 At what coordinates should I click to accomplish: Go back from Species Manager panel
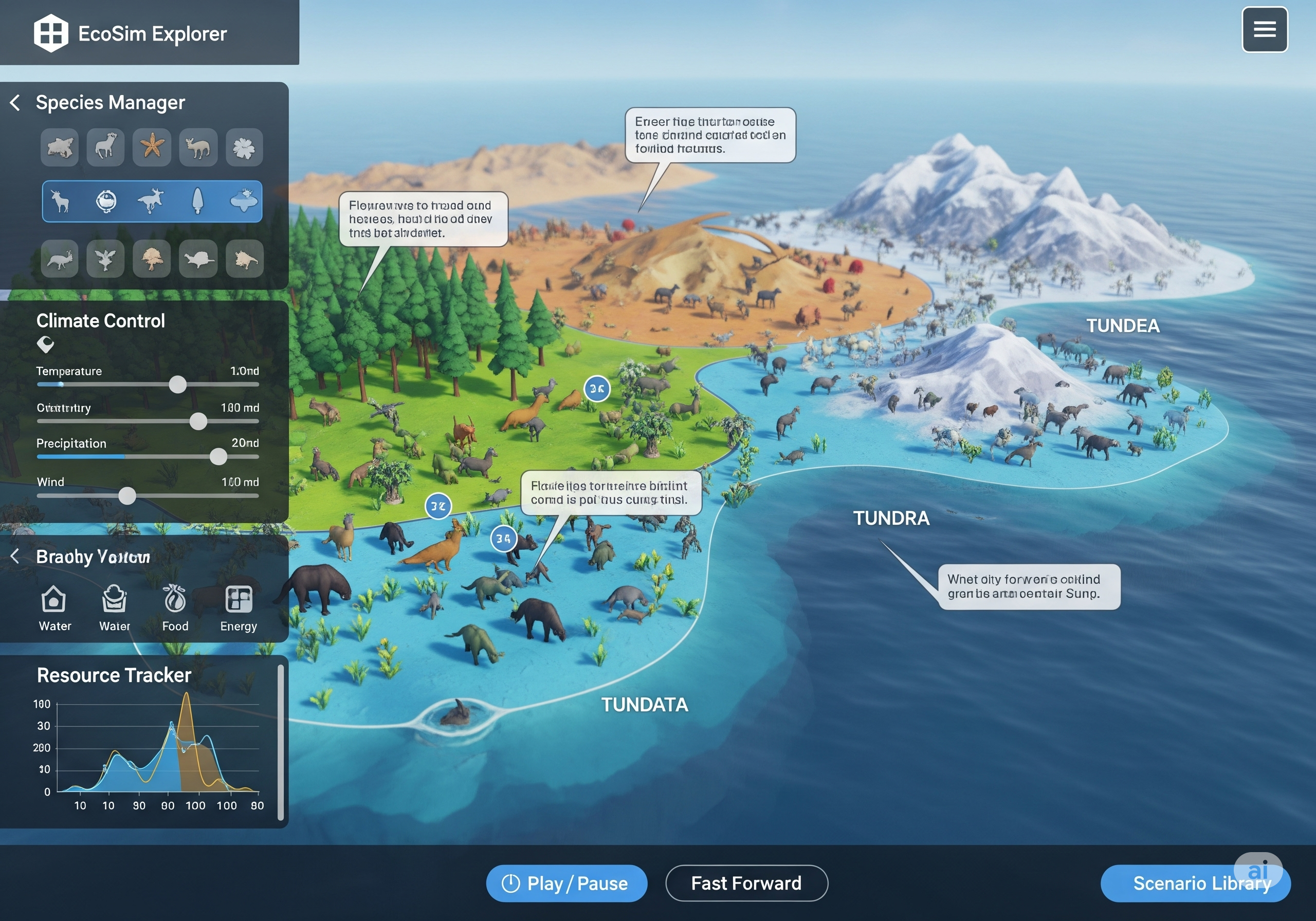pos(15,103)
